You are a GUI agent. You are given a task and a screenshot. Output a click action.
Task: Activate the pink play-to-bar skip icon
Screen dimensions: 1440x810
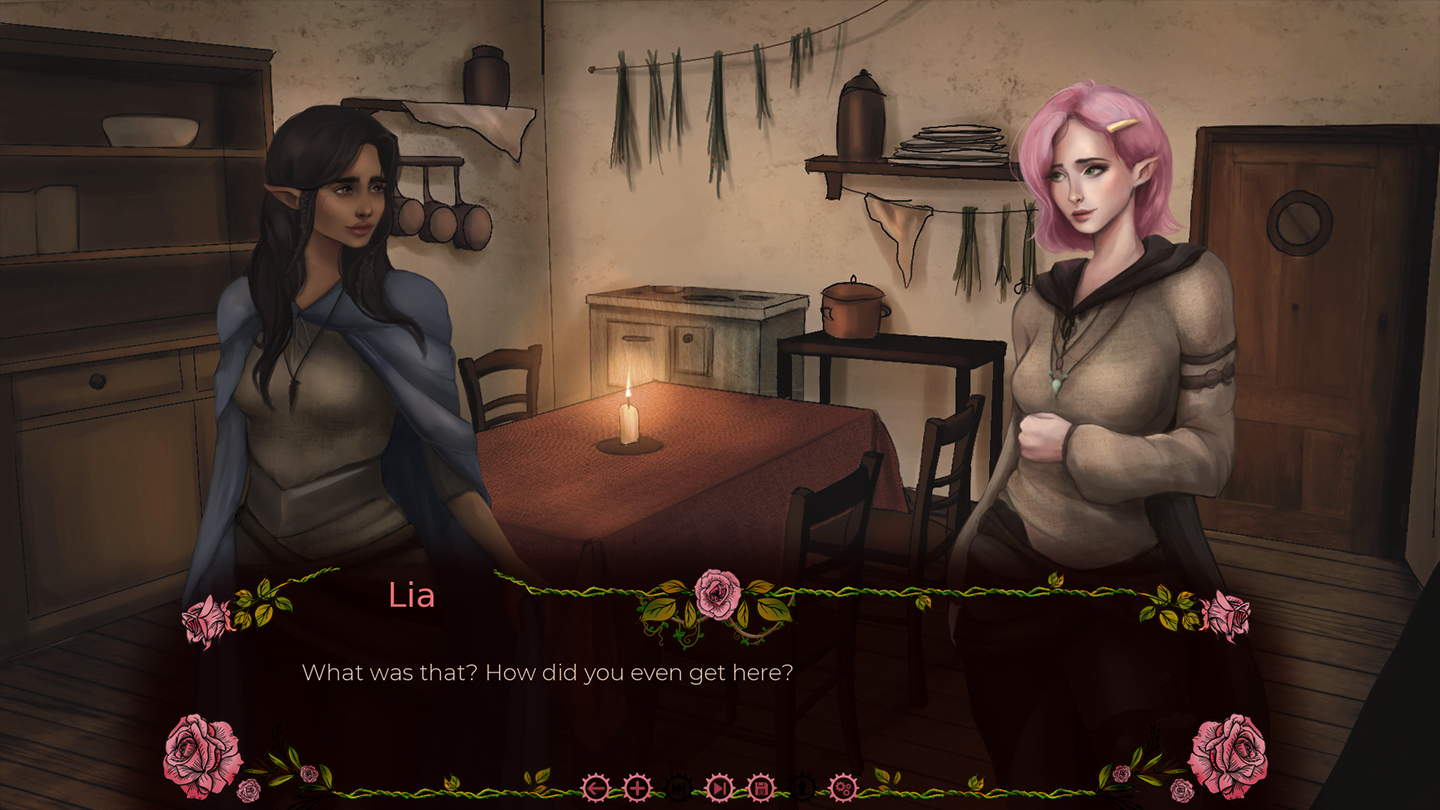(x=720, y=788)
